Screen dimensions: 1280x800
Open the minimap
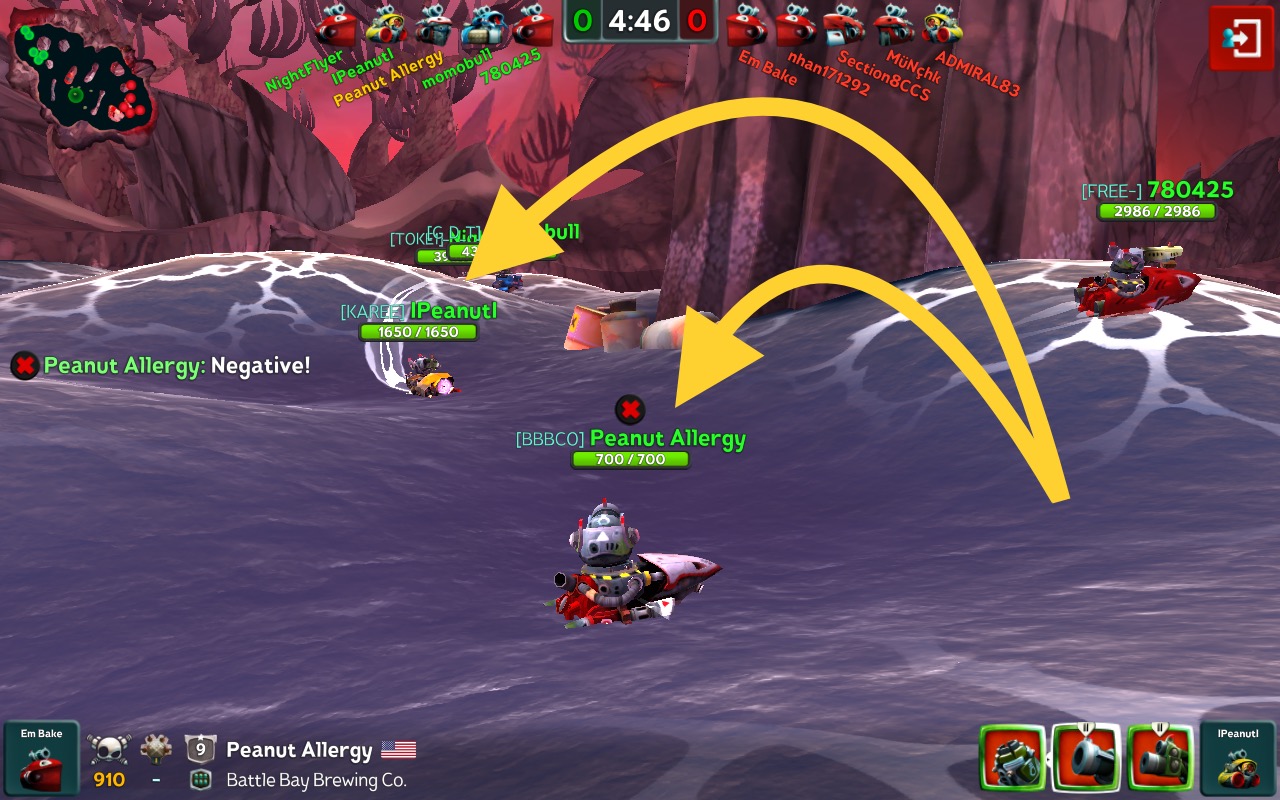click(80, 75)
